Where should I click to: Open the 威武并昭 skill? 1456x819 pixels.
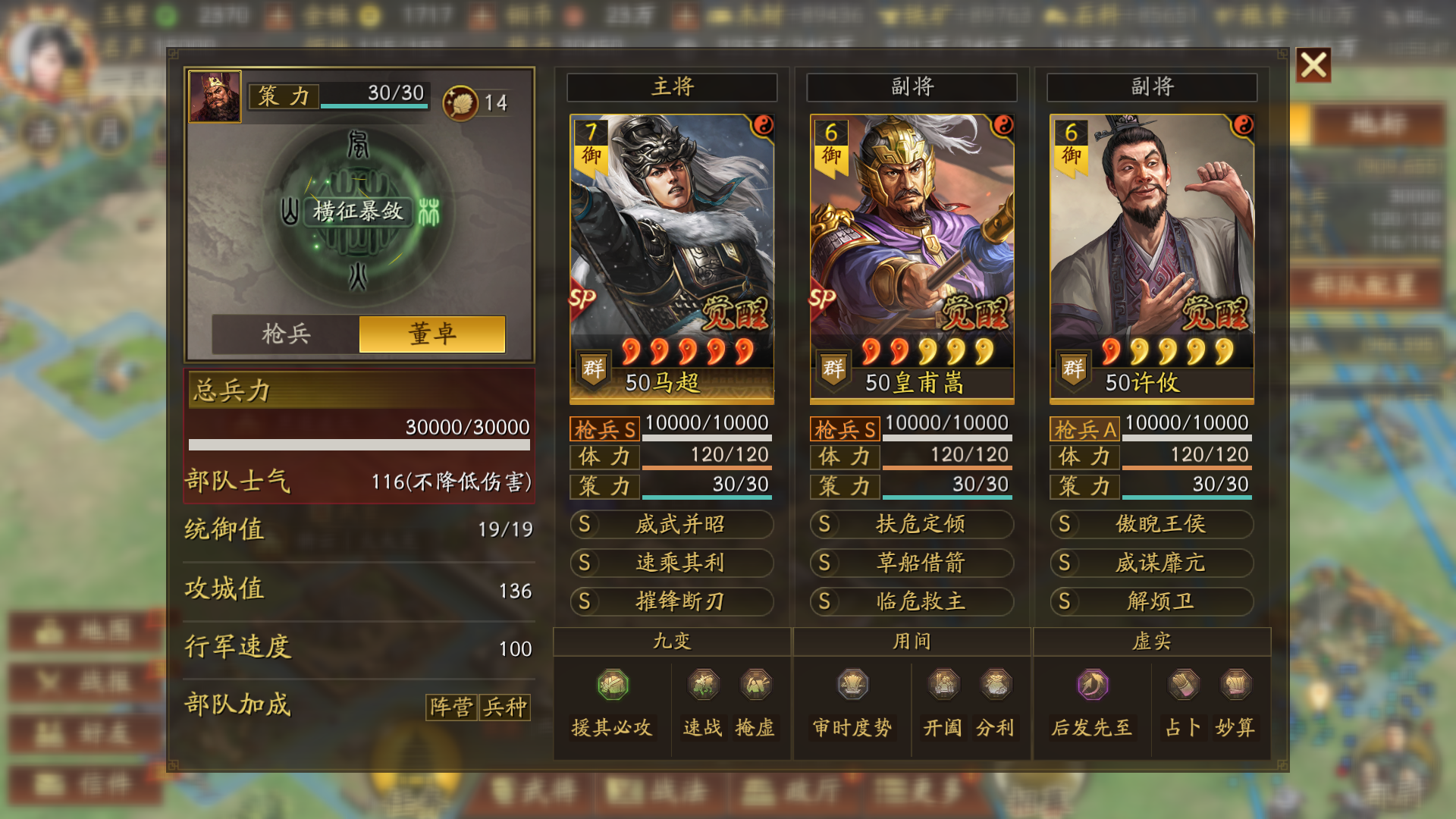pos(672,524)
